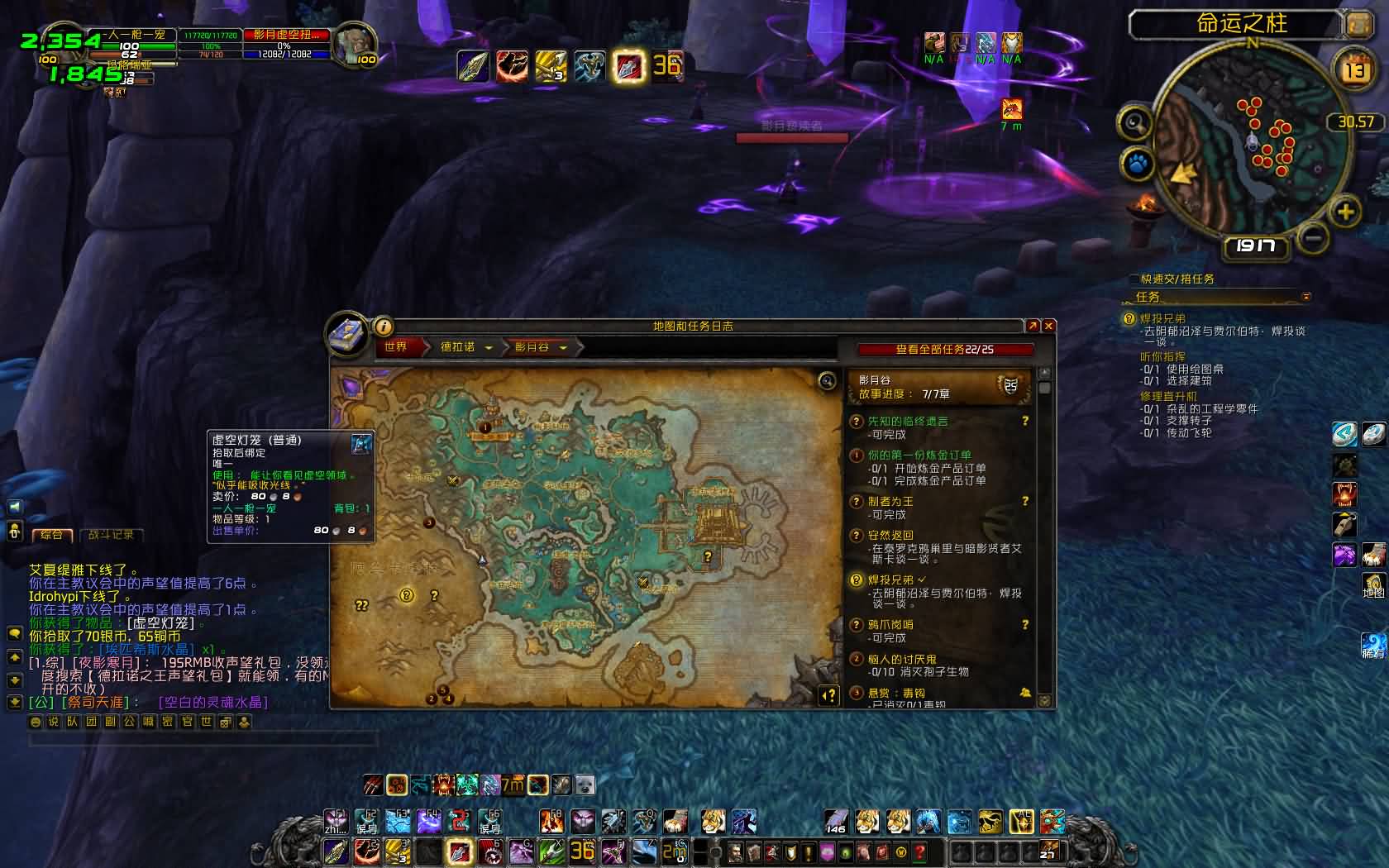Screen dimensions: 1389x868
Task: Click the magnifier button on the world map
Action: coord(827,380)
